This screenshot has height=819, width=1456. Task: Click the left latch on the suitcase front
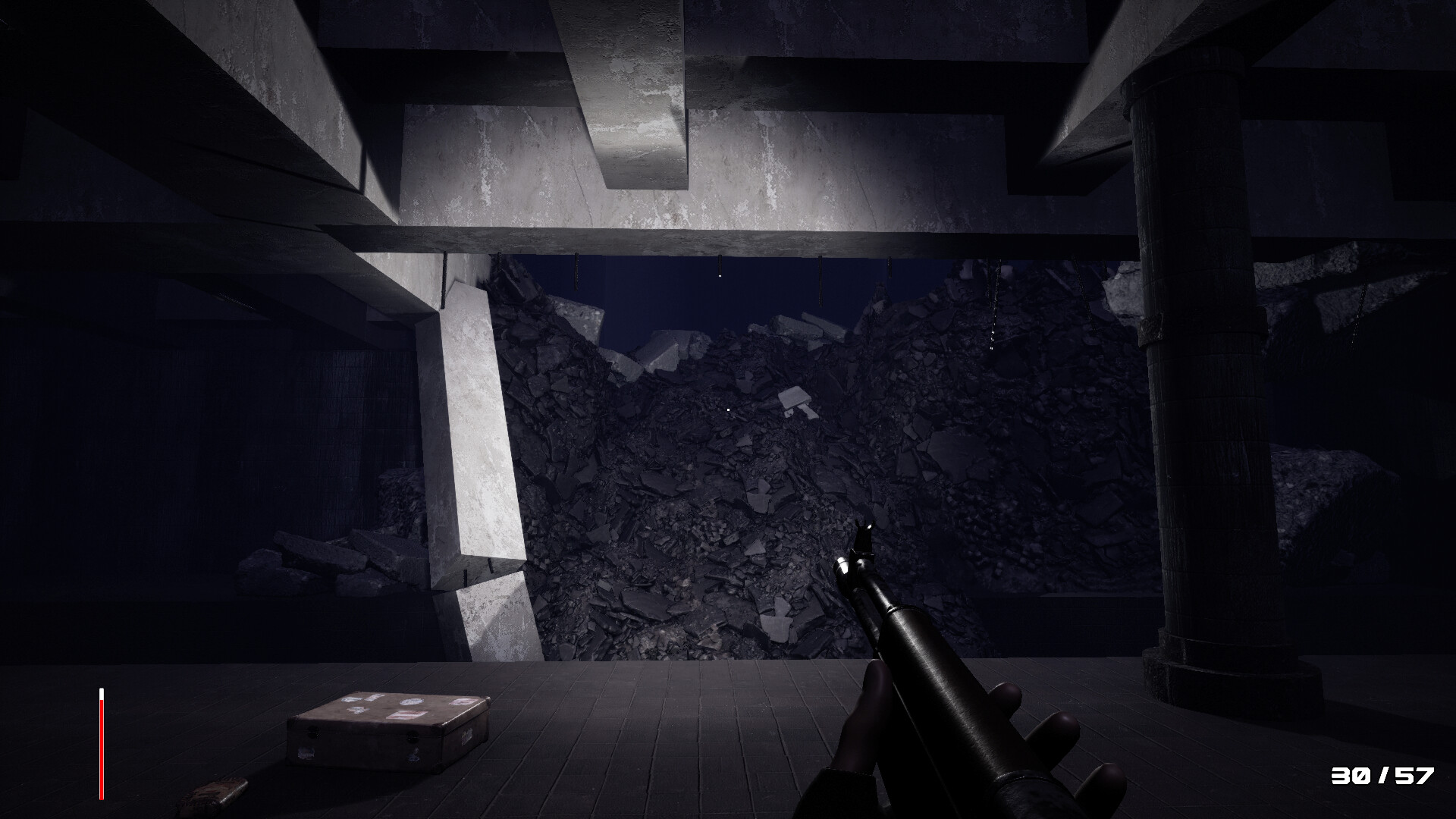(312, 733)
